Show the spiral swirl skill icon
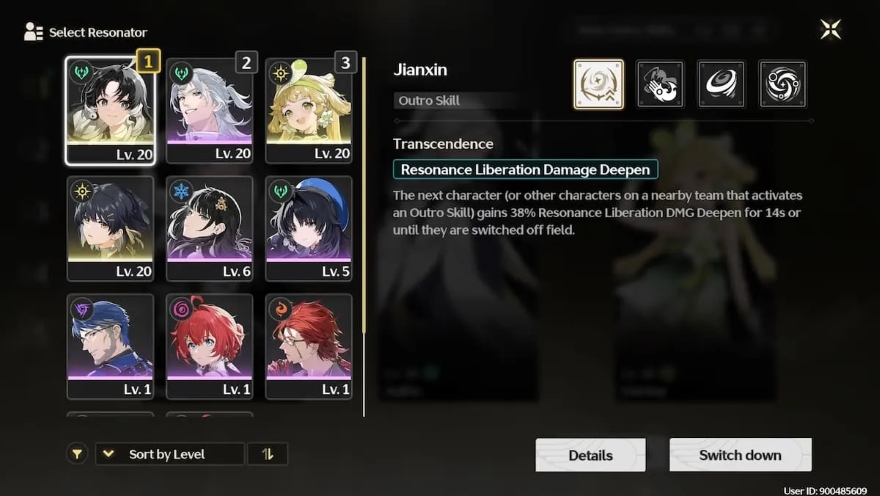 click(782, 84)
